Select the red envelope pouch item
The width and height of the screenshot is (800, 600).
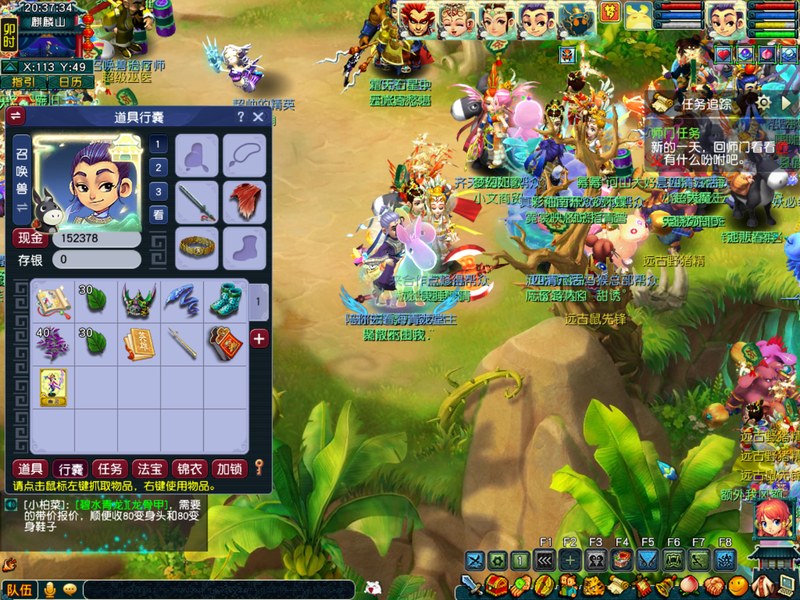click(224, 343)
